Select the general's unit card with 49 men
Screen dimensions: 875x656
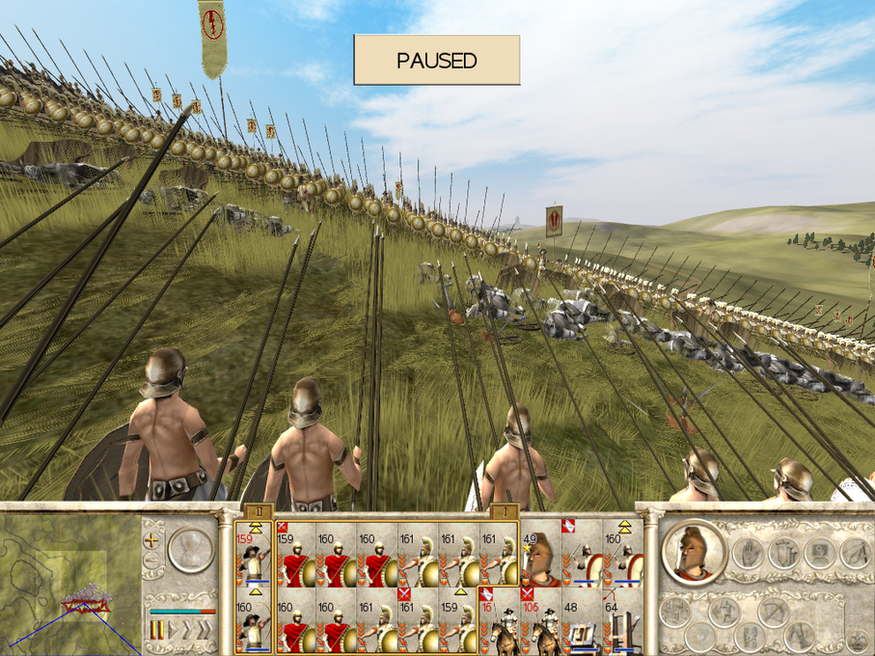(541, 552)
